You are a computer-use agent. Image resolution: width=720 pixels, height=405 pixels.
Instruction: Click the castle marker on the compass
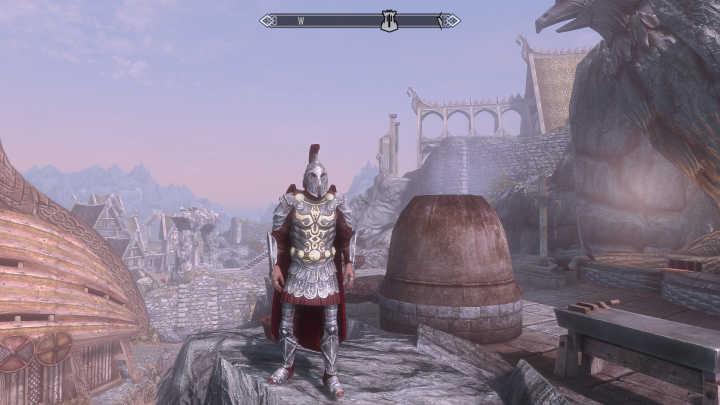(389, 21)
